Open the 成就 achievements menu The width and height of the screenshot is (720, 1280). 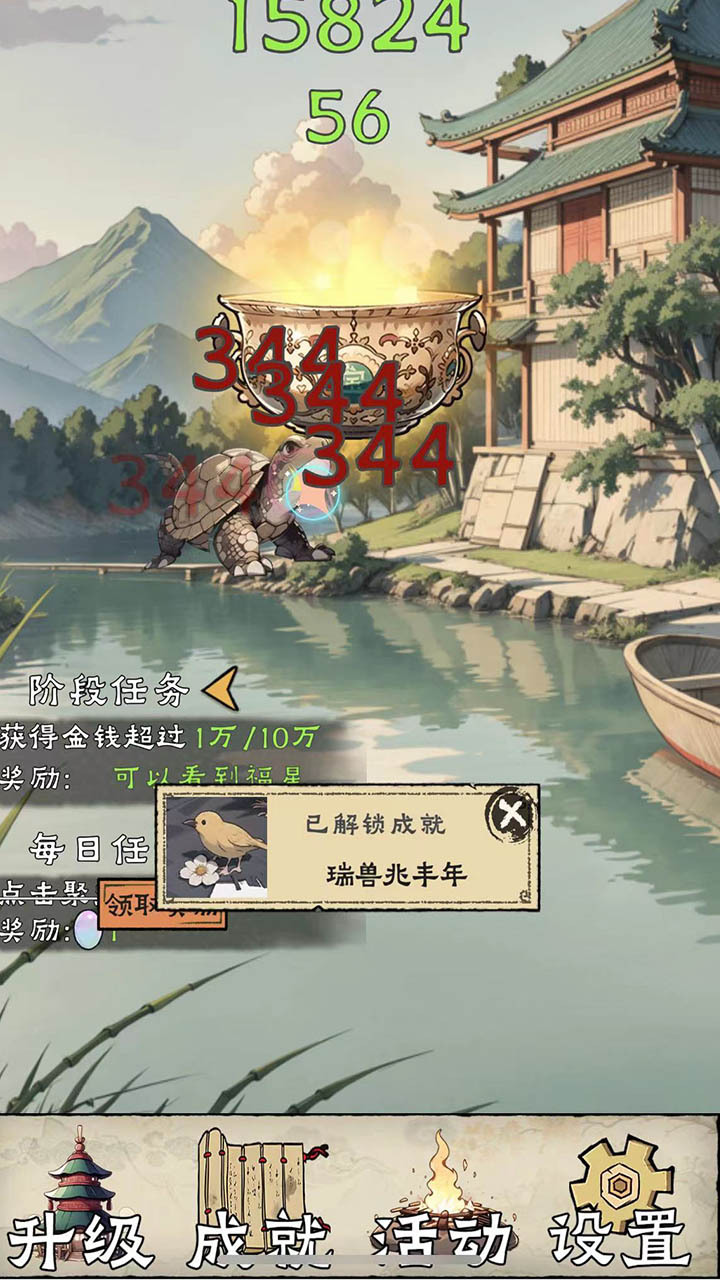click(x=260, y=1202)
